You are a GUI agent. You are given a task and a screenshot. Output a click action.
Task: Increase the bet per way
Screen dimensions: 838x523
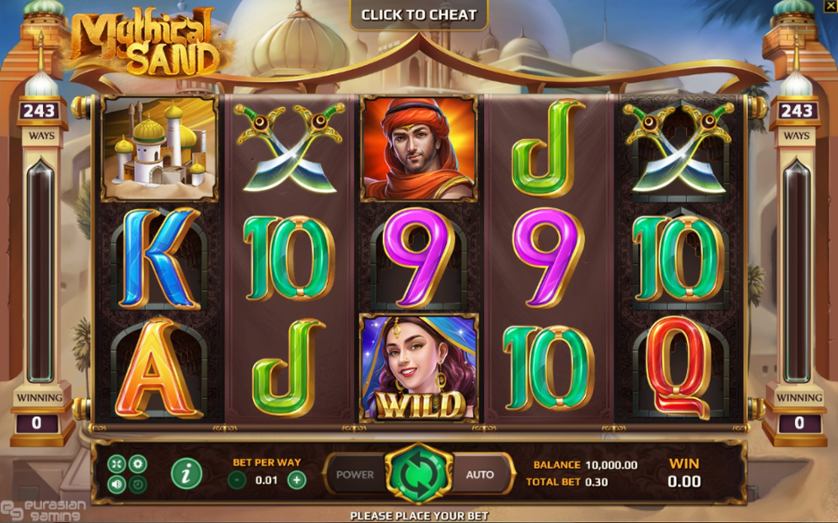point(297,479)
